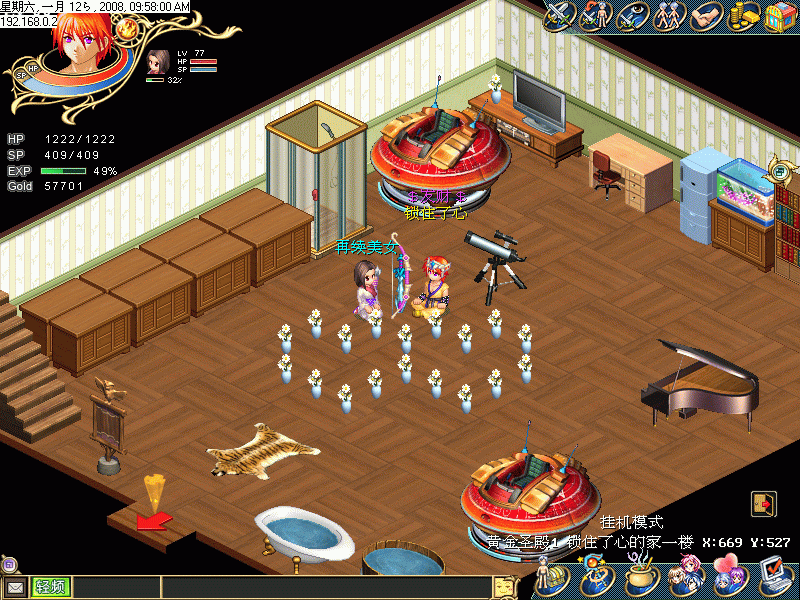Click the exit door icon button
The width and height of the screenshot is (800, 600).
tap(762, 503)
